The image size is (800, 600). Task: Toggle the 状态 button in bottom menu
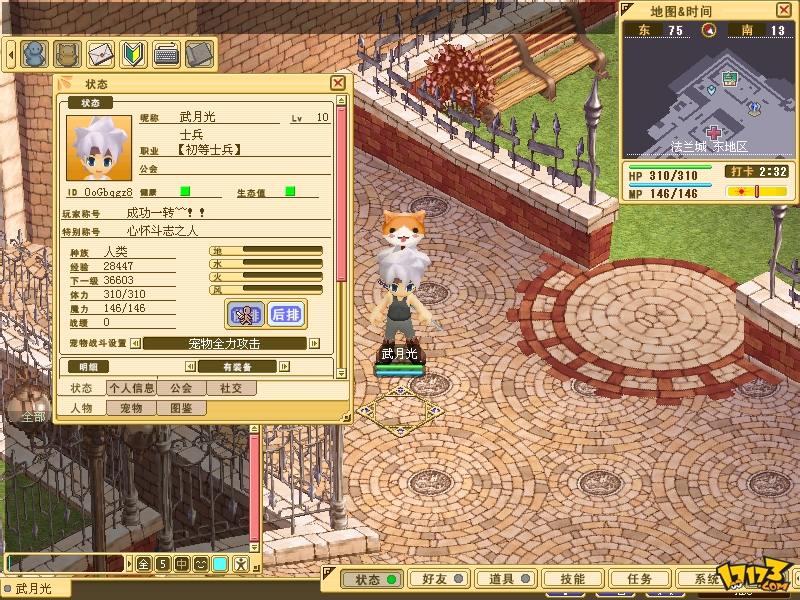[370, 579]
